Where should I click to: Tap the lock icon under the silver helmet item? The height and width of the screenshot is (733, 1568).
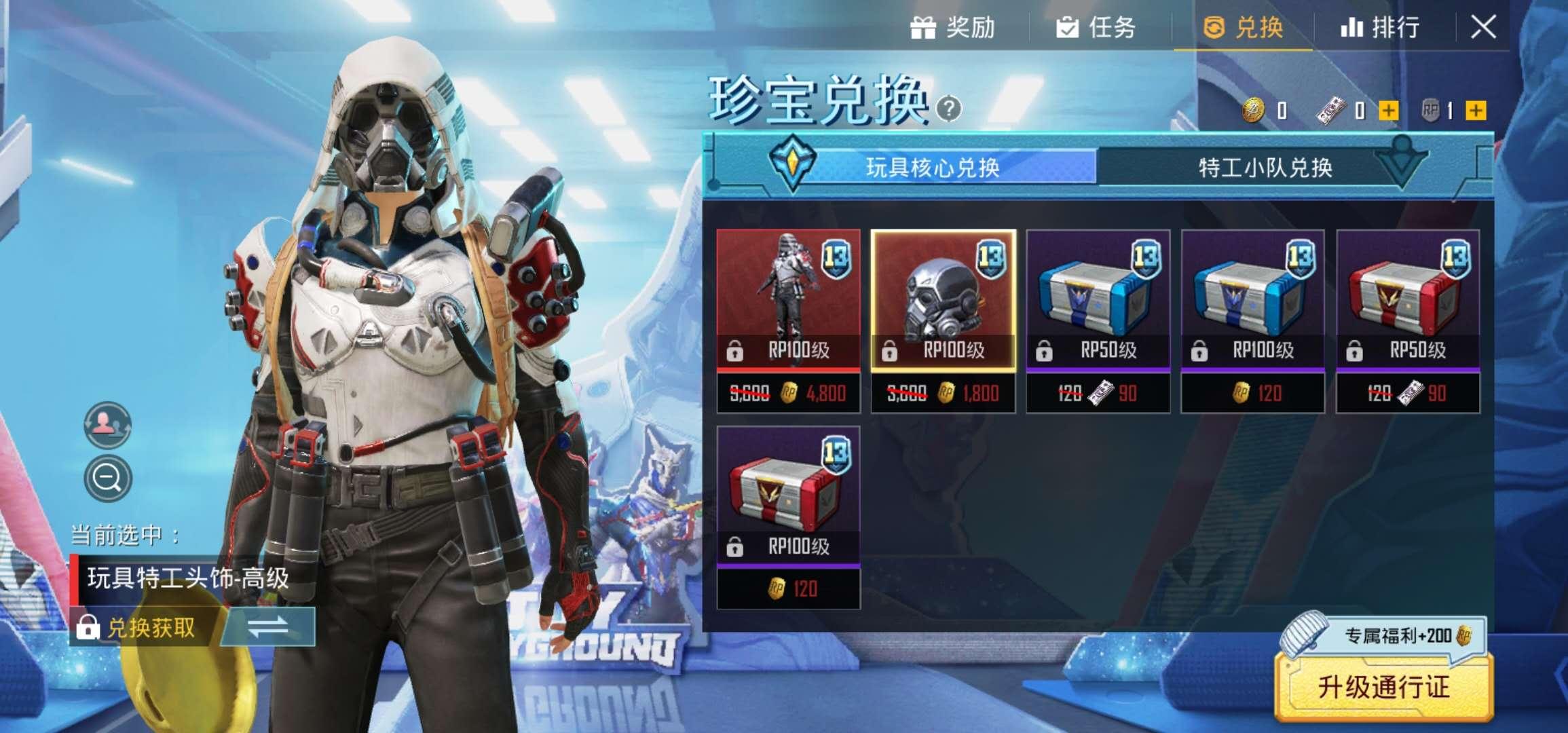(890, 350)
